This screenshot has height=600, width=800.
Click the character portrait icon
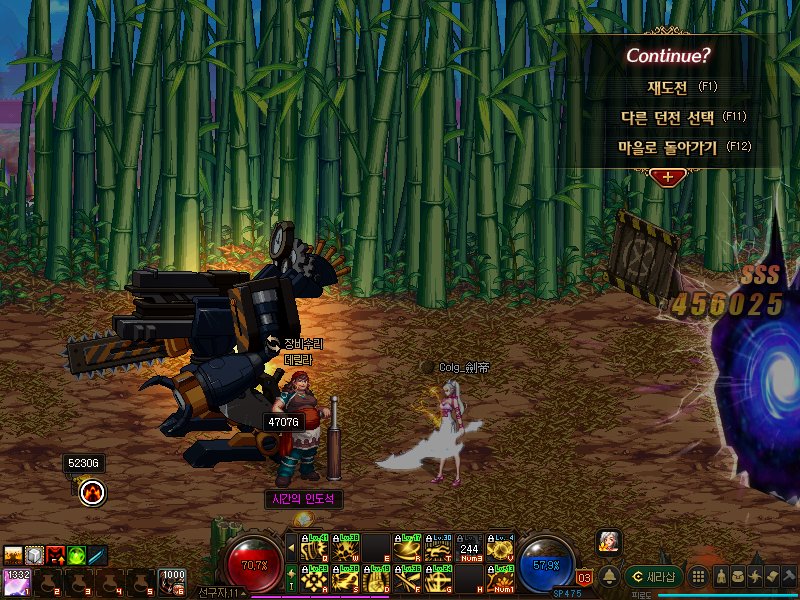click(x=609, y=541)
